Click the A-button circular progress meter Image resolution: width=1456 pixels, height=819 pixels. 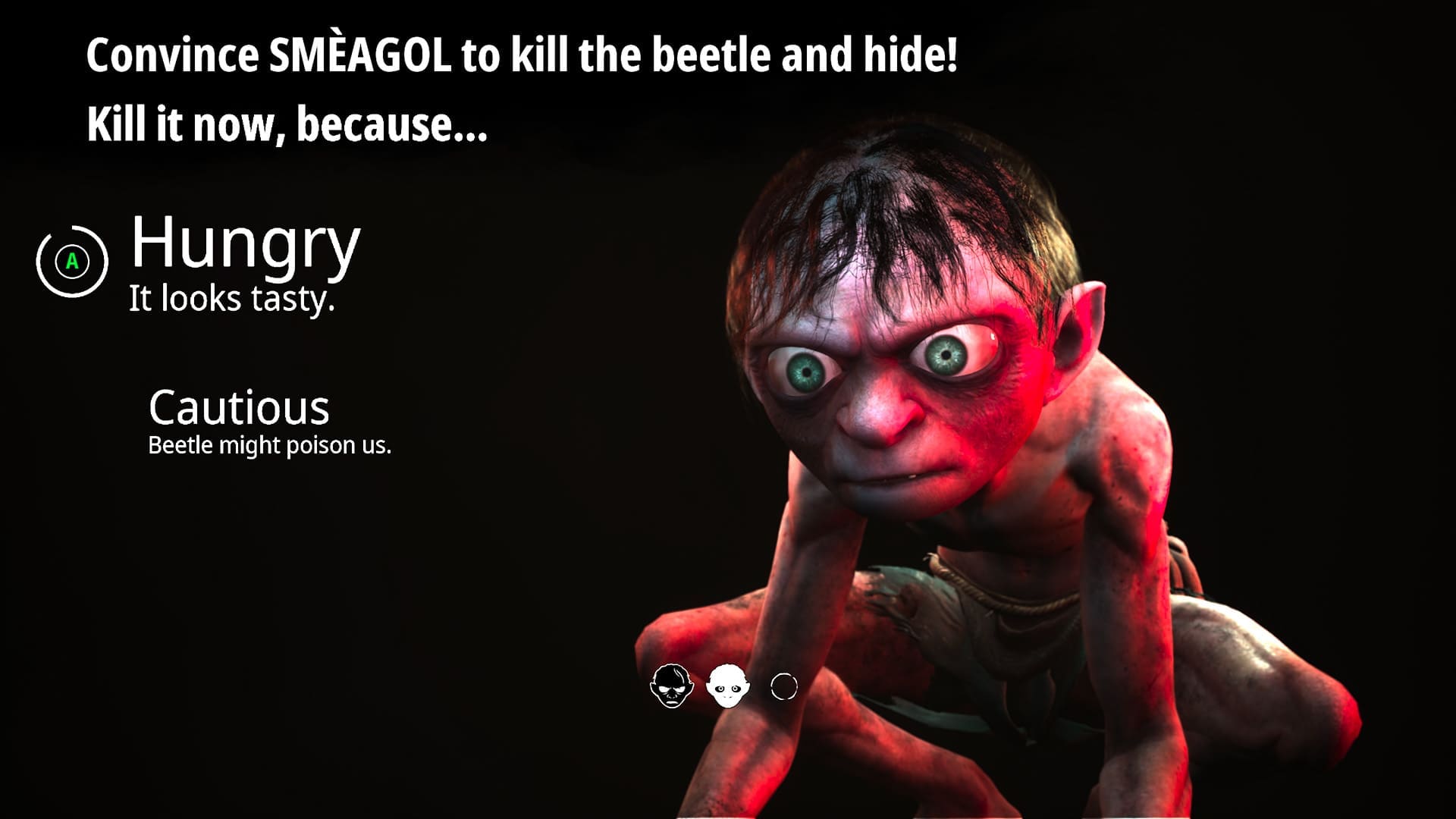pos(72,262)
